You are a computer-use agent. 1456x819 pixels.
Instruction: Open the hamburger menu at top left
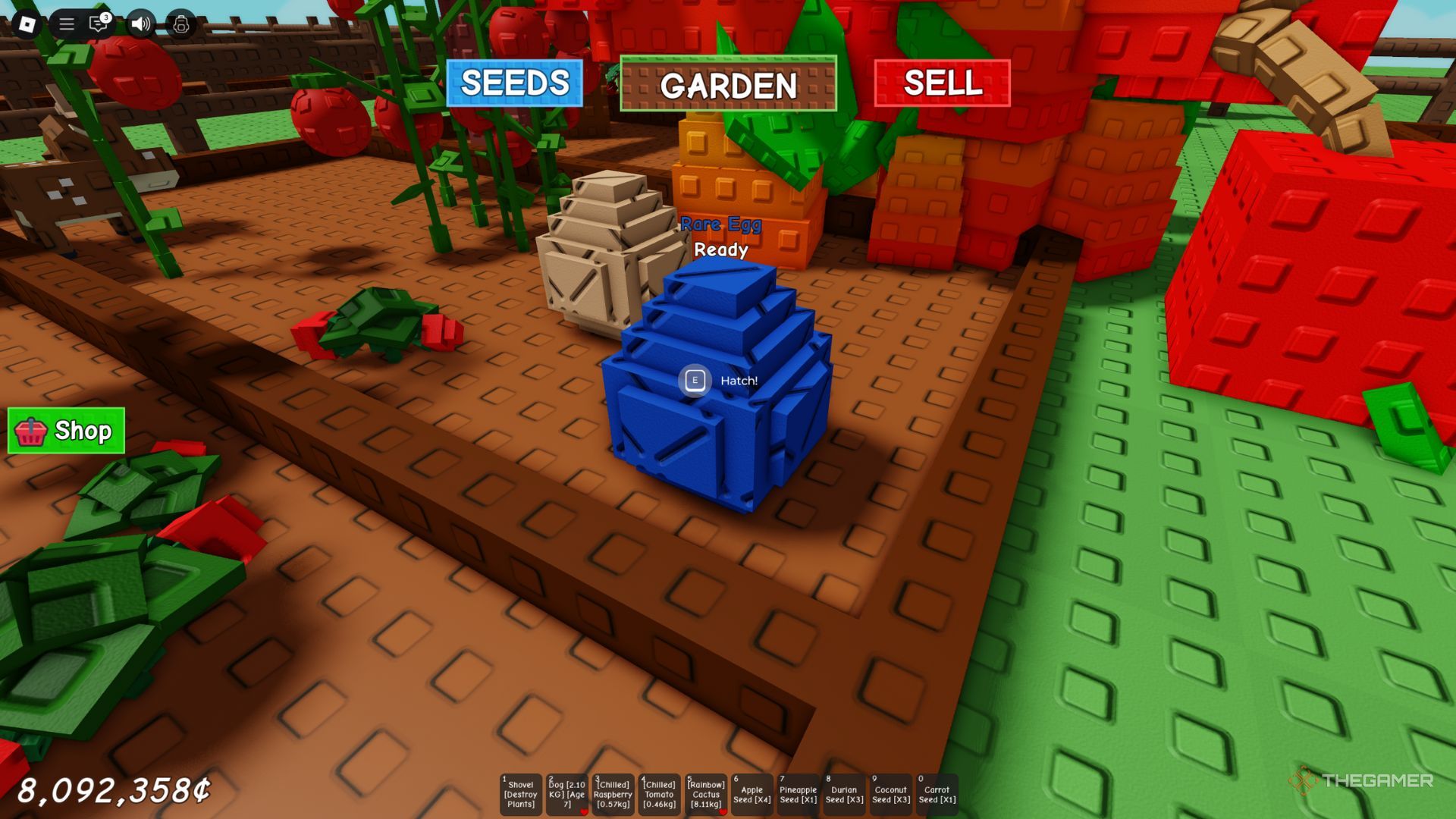point(67,24)
